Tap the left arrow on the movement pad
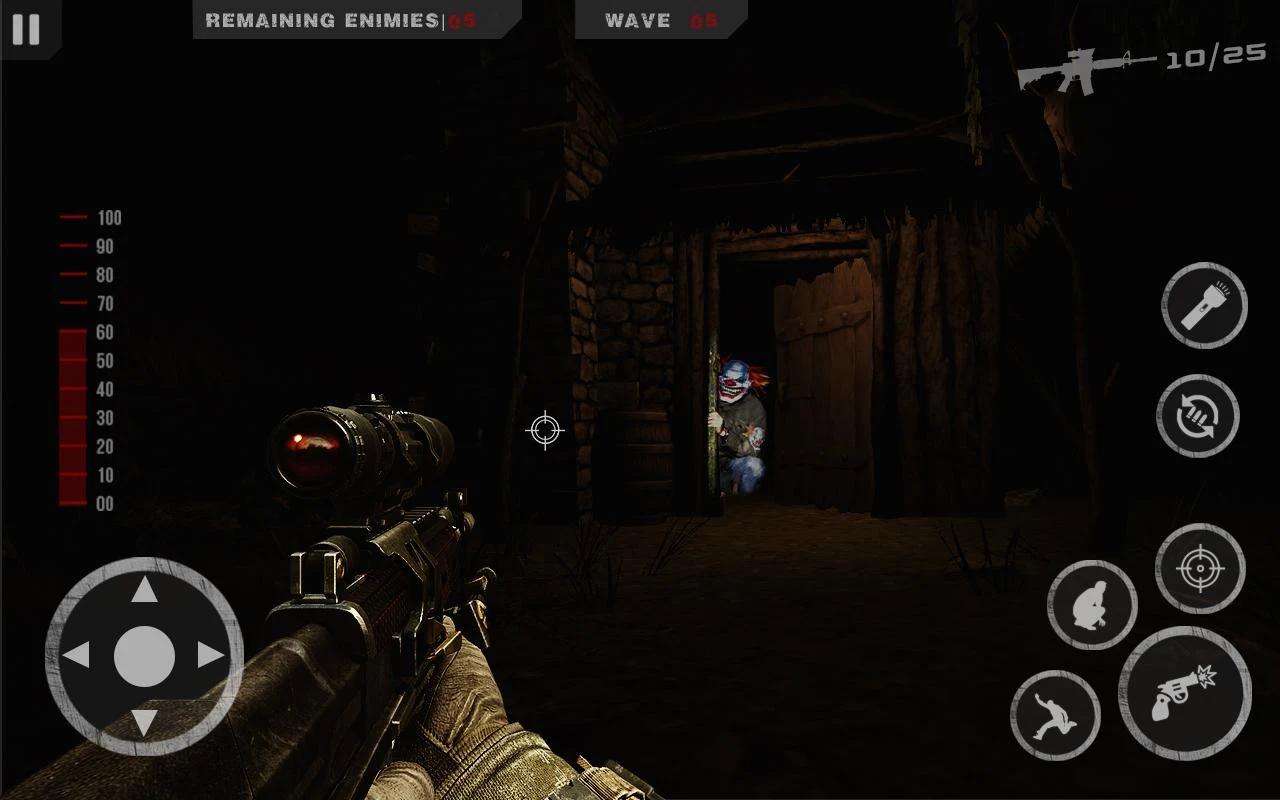The image size is (1280, 800). [x=77, y=656]
